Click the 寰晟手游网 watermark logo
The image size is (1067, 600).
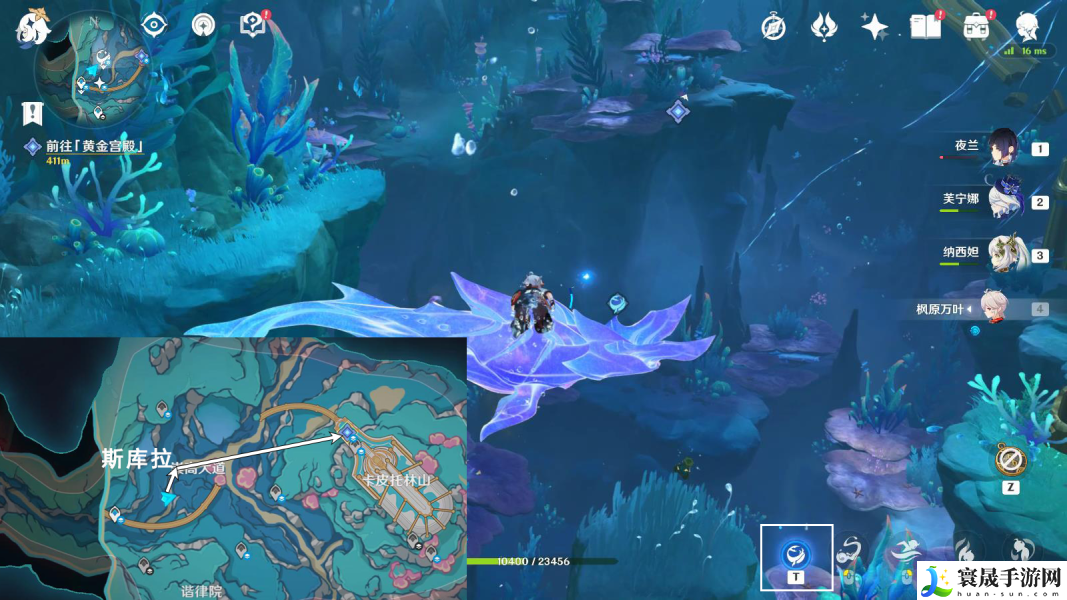coord(990,580)
